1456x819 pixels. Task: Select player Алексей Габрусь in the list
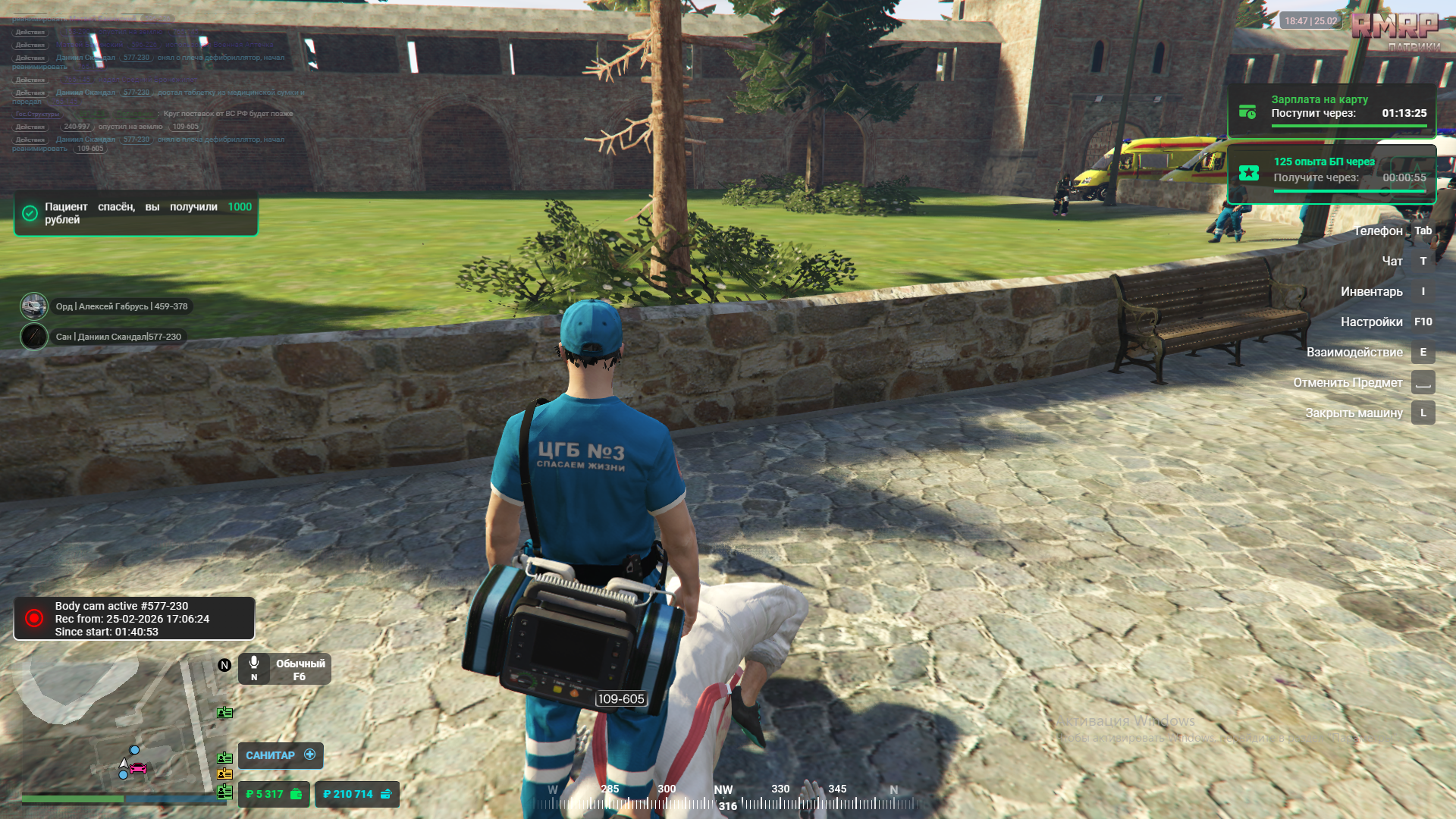(x=121, y=306)
